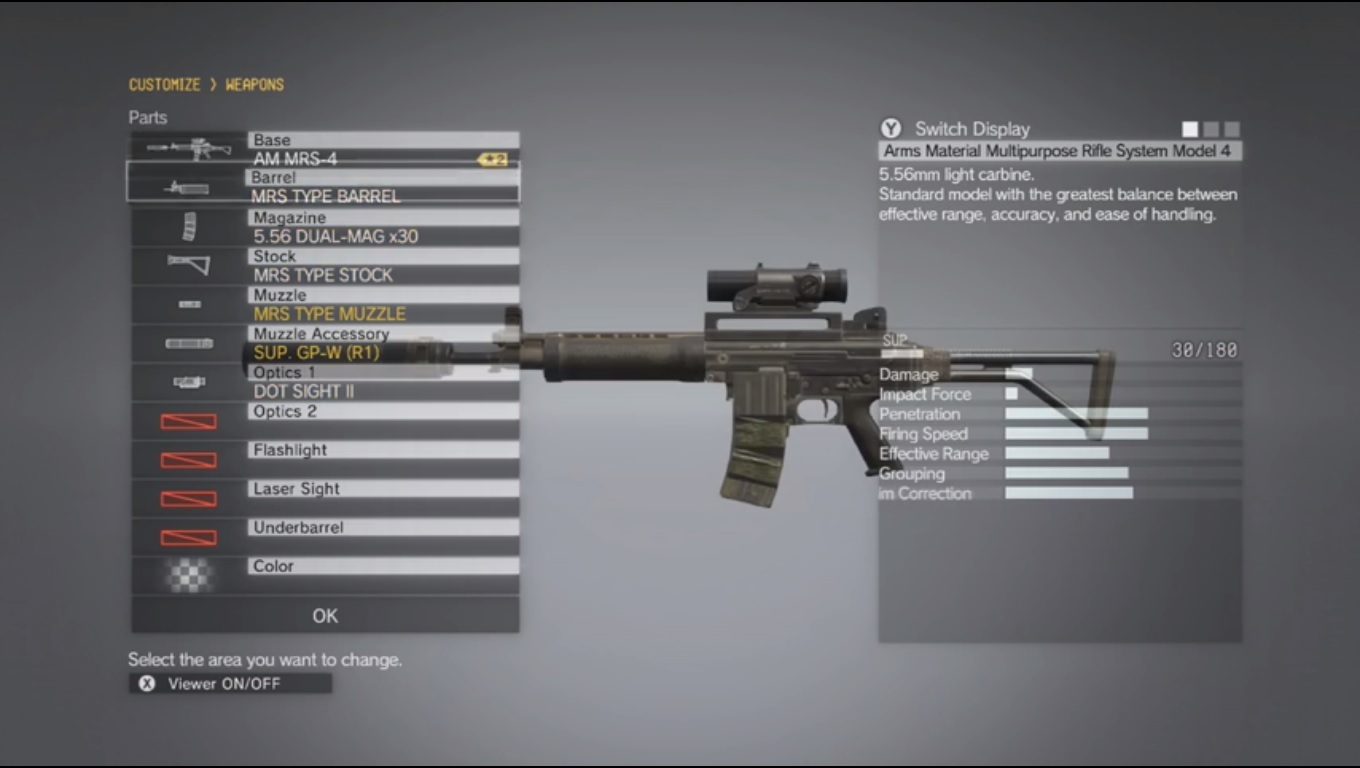Select Optics 1 DOT SIGHT II

click(x=384, y=382)
